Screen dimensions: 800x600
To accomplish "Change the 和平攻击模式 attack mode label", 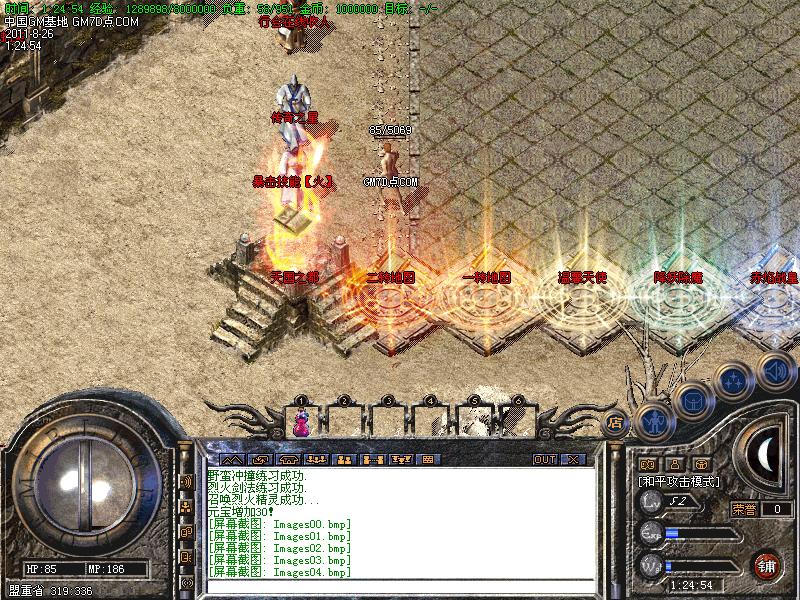I will [680, 481].
